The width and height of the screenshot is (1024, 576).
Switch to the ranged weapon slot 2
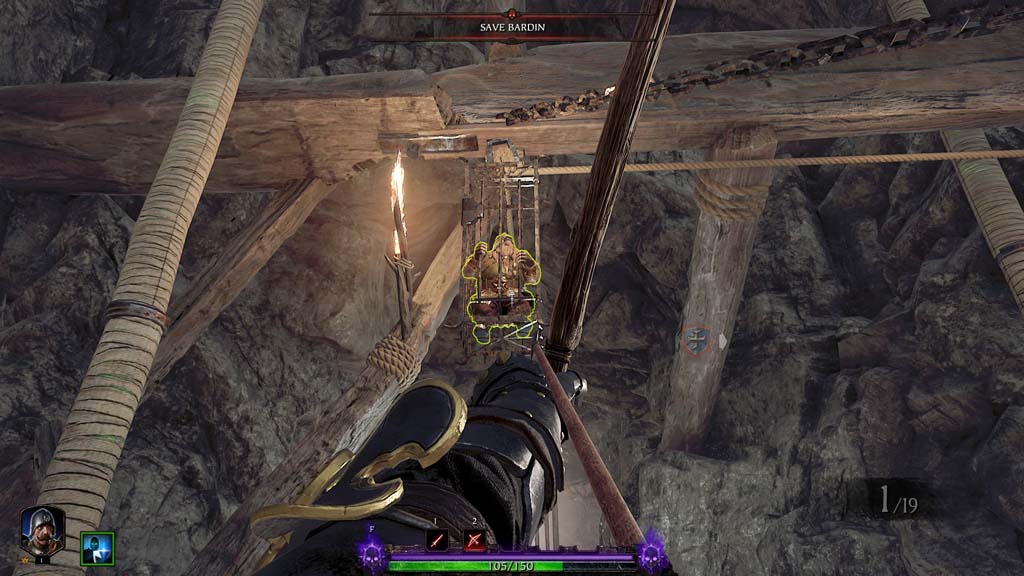point(475,540)
